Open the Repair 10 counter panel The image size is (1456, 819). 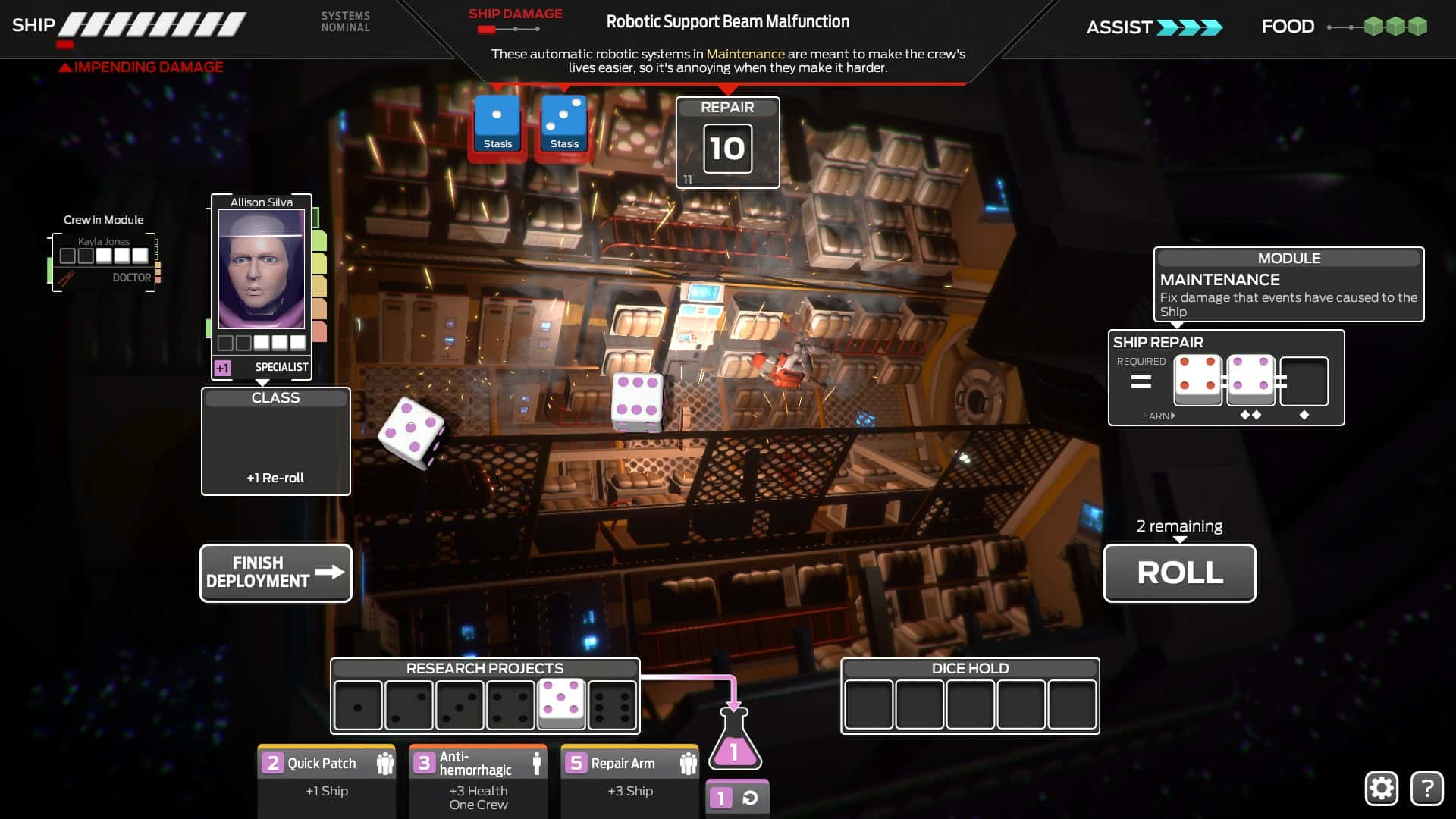[727, 144]
